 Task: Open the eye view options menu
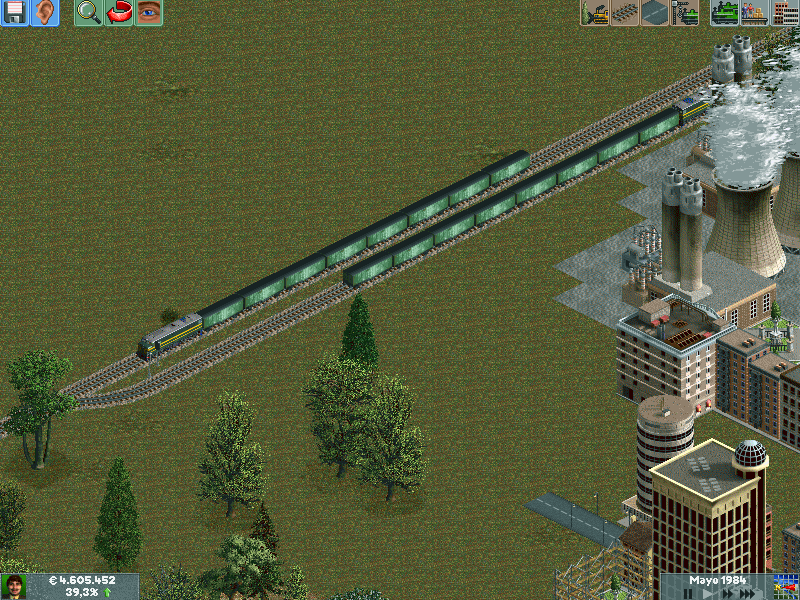coord(149,13)
